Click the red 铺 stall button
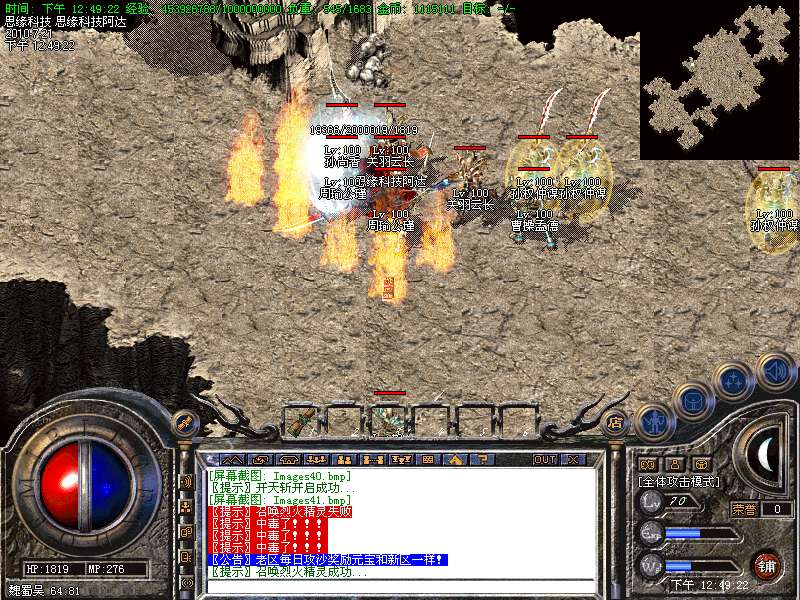The image size is (800, 600). pyautogui.click(x=767, y=565)
